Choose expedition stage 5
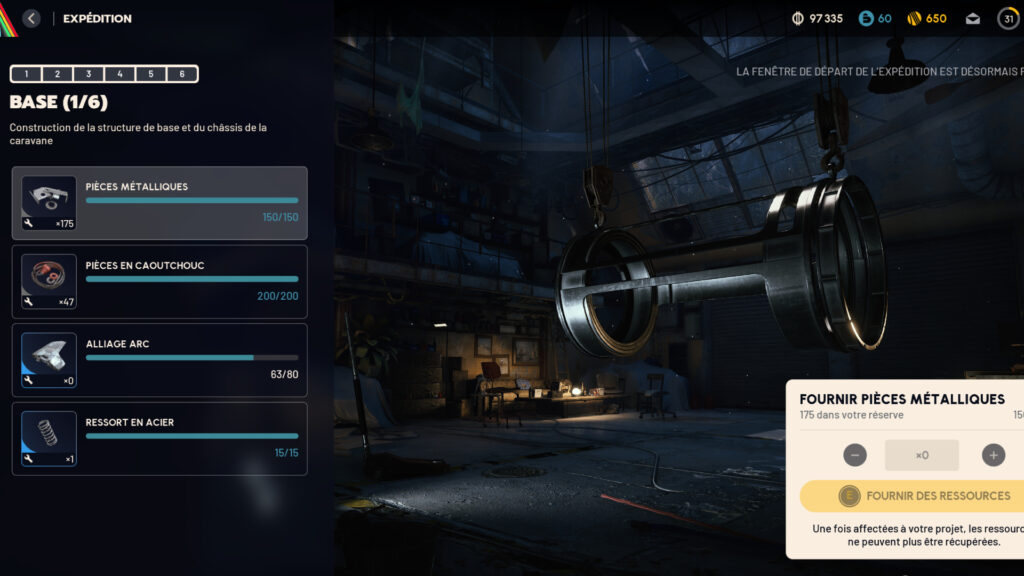The width and height of the screenshot is (1024, 576). click(151, 74)
